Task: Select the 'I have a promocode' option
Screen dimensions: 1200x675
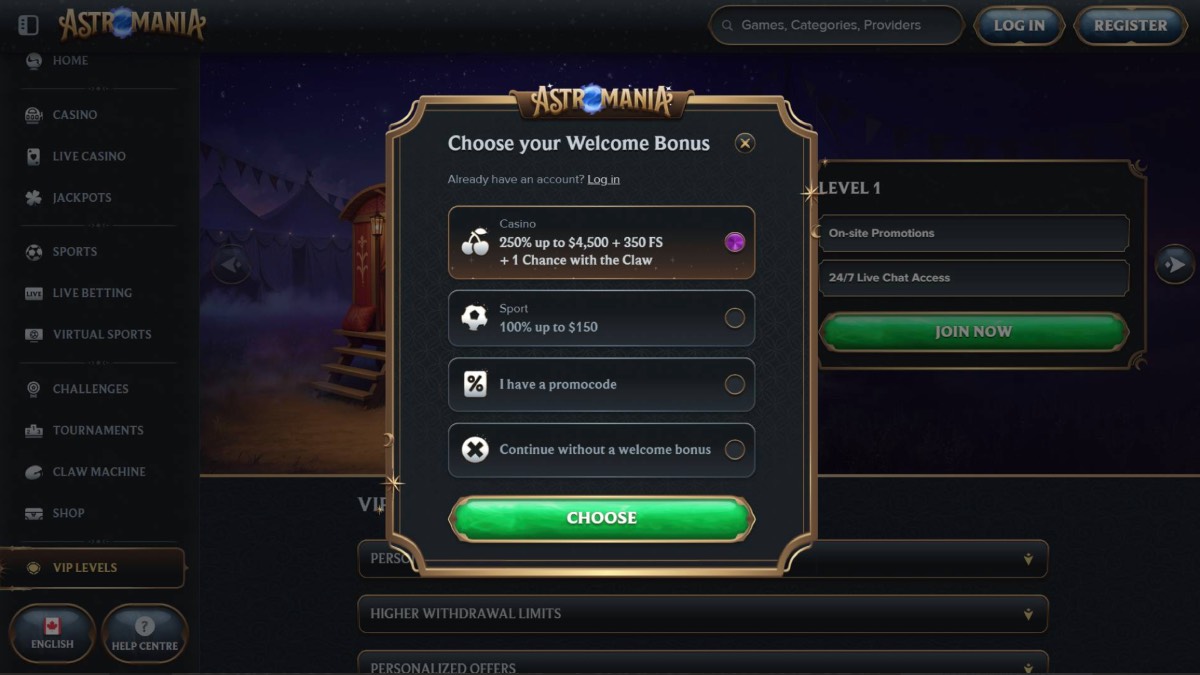Action: click(x=601, y=384)
